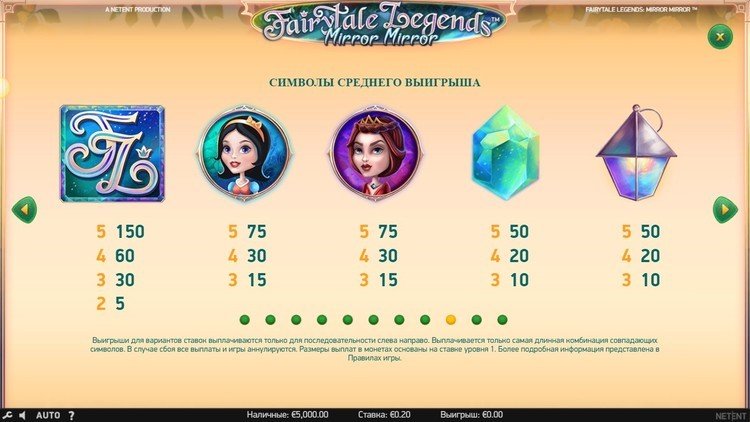This screenshot has height=422, width=750.
Task: Open game rules with the question mark
Action: pyautogui.click(x=71, y=415)
